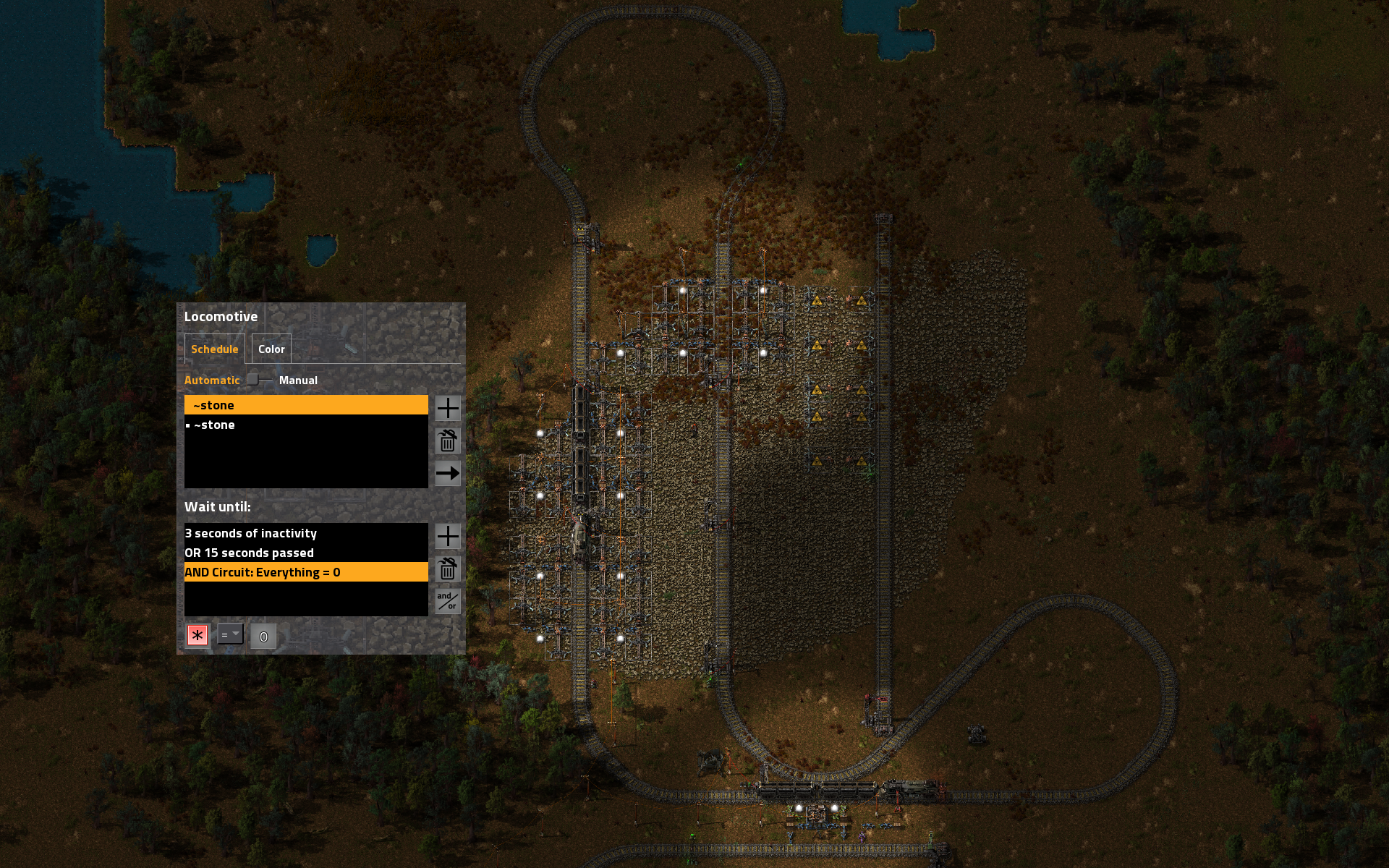
Task: Toggle the and/or logic of the circuit condition
Action: (x=447, y=601)
